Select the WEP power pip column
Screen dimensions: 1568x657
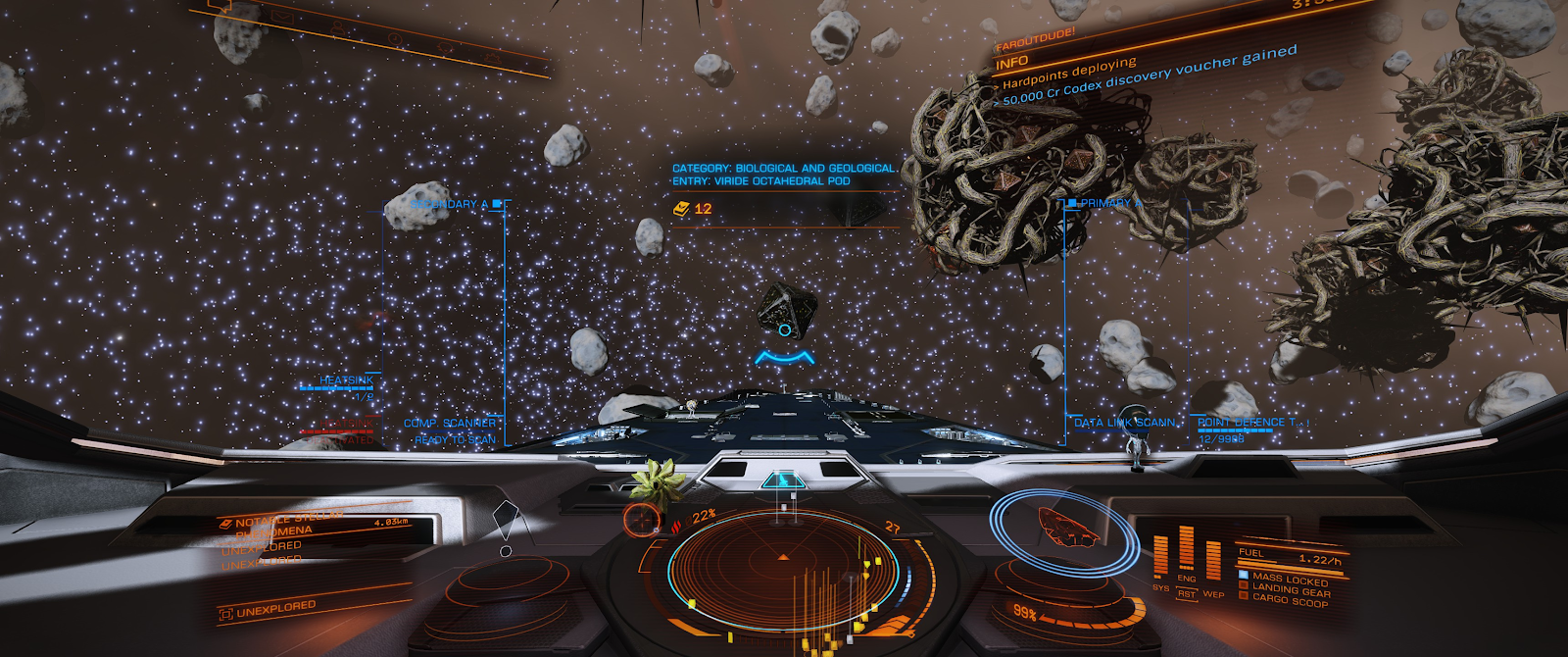(x=1213, y=563)
